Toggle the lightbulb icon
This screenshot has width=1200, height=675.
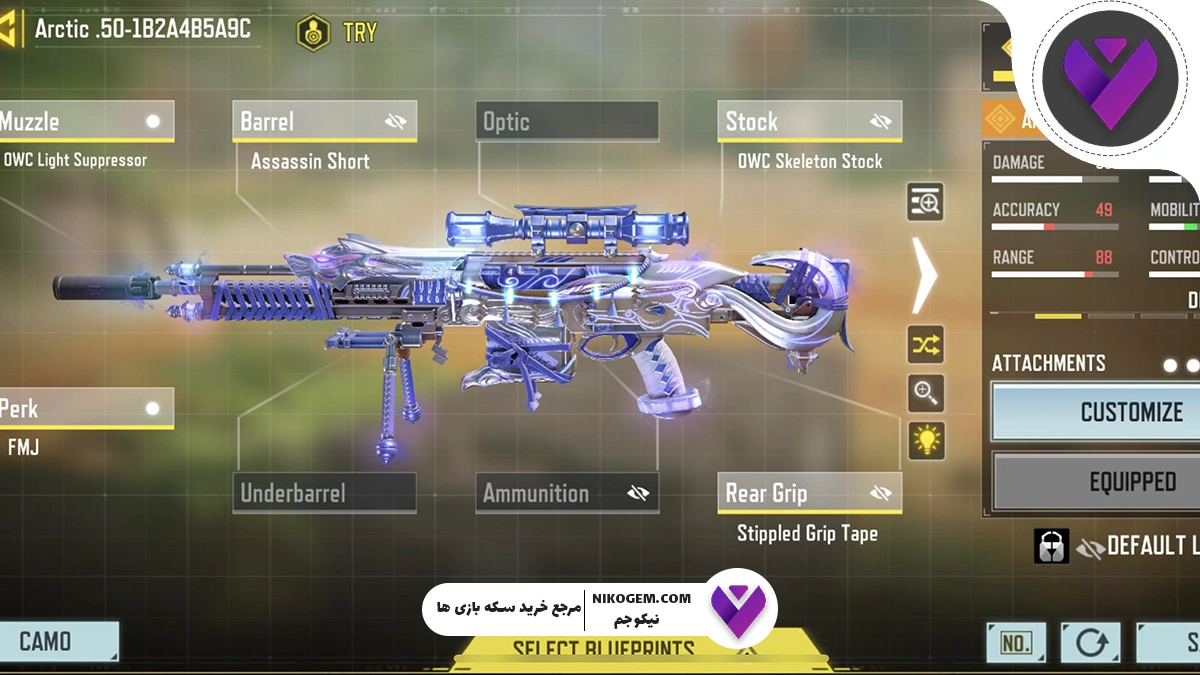click(926, 440)
